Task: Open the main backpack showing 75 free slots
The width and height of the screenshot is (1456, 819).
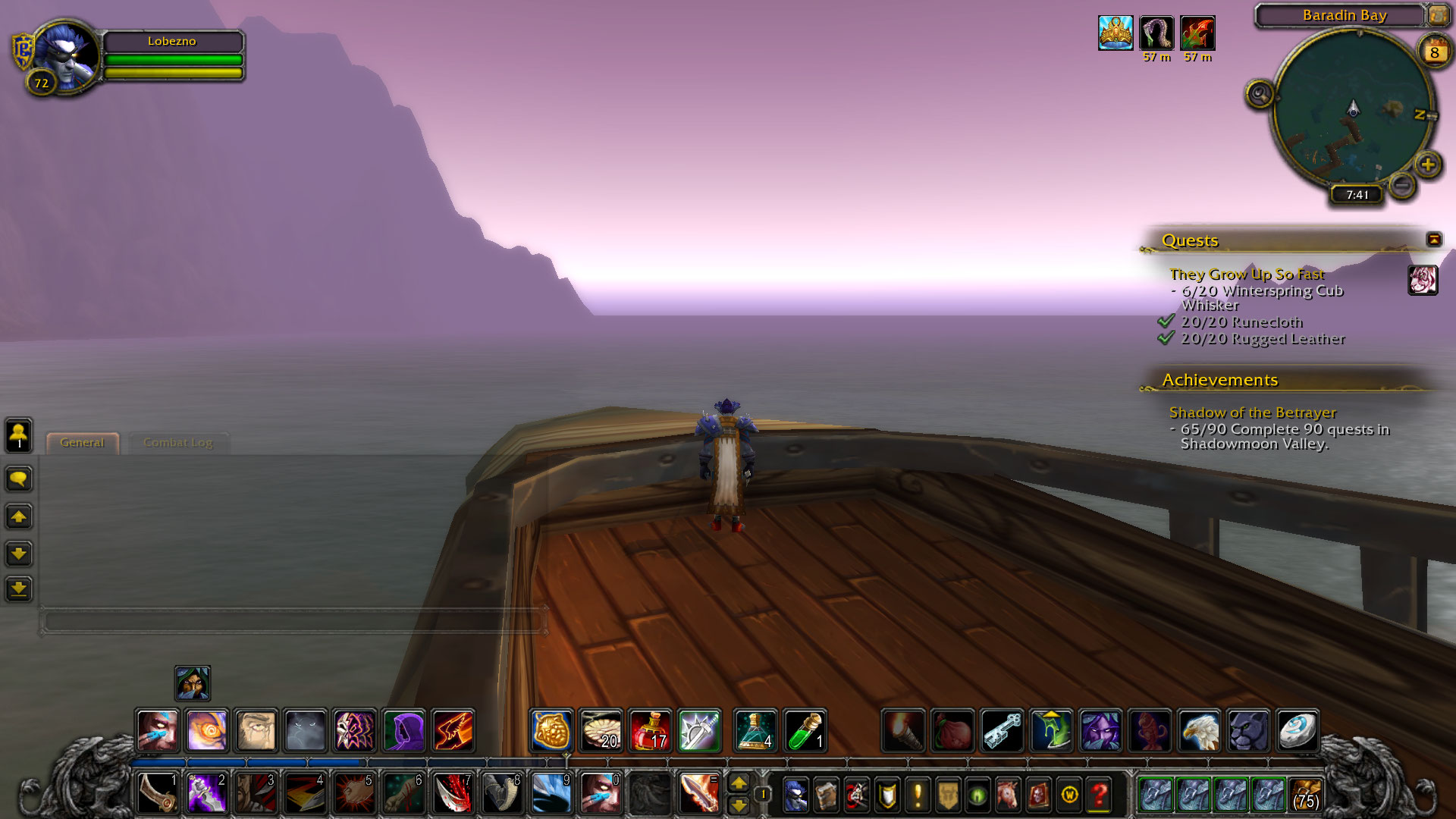Action: [x=1305, y=795]
